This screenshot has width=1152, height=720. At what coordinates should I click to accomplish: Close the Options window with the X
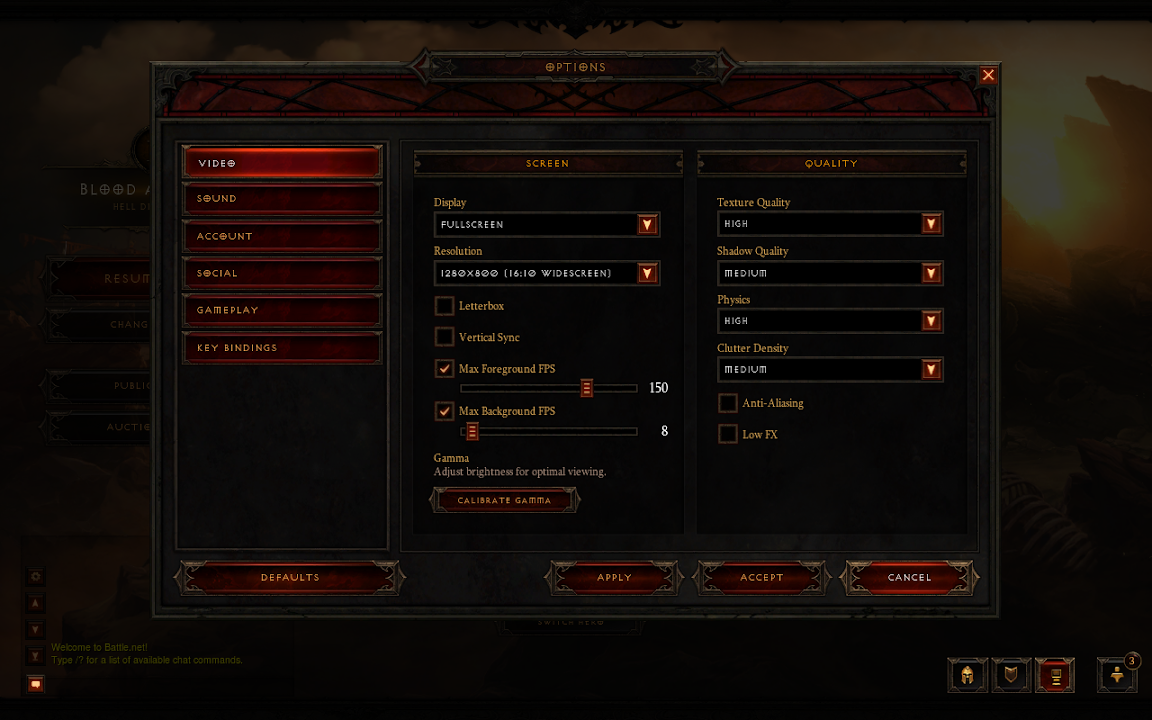point(988,75)
